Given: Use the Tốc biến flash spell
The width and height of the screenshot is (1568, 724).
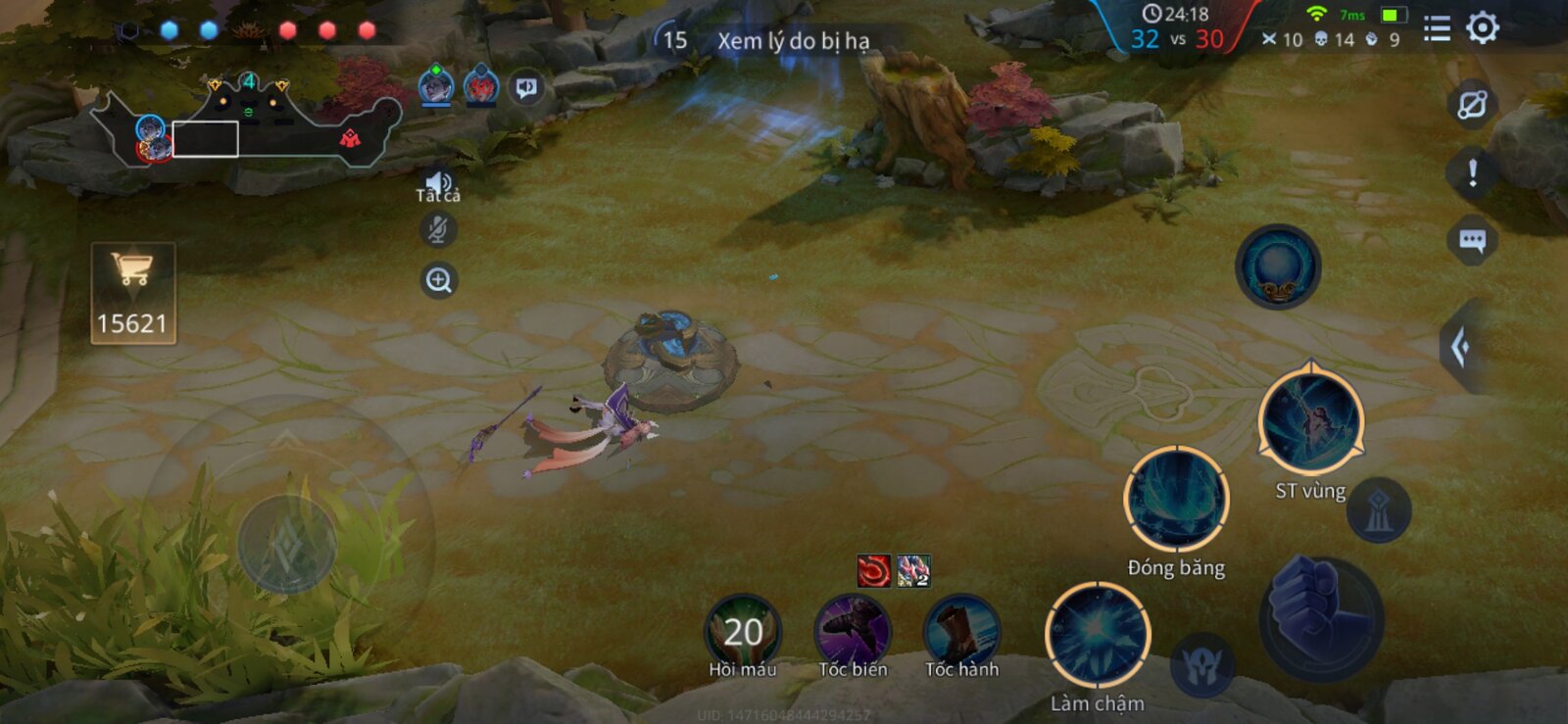Looking at the screenshot, I should pos(853,632).
